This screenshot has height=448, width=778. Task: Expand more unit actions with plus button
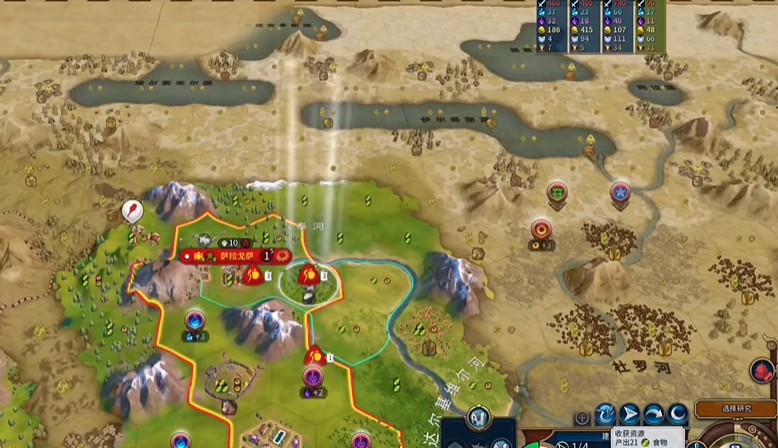tap(582, 418)
